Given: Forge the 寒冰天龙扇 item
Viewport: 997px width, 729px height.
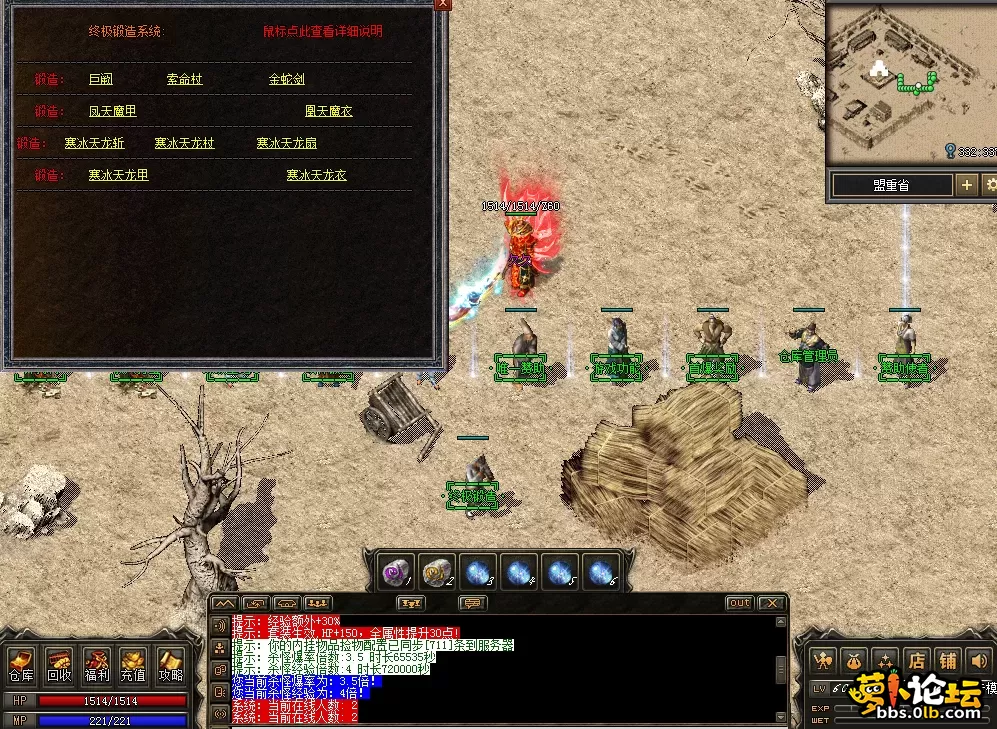Looking at the screenshot, I should 286,143.
